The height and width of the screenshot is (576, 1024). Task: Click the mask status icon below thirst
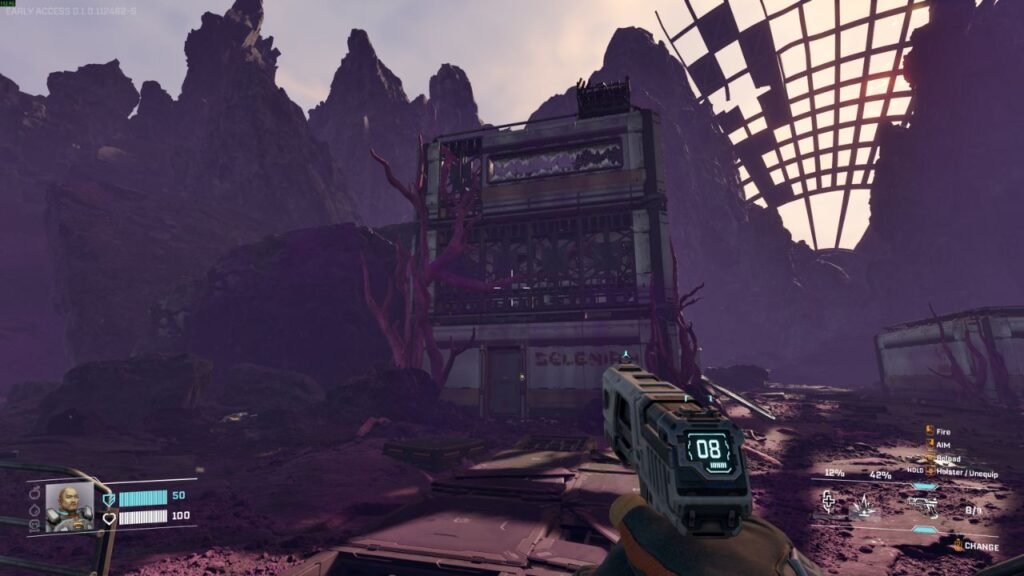35,523
